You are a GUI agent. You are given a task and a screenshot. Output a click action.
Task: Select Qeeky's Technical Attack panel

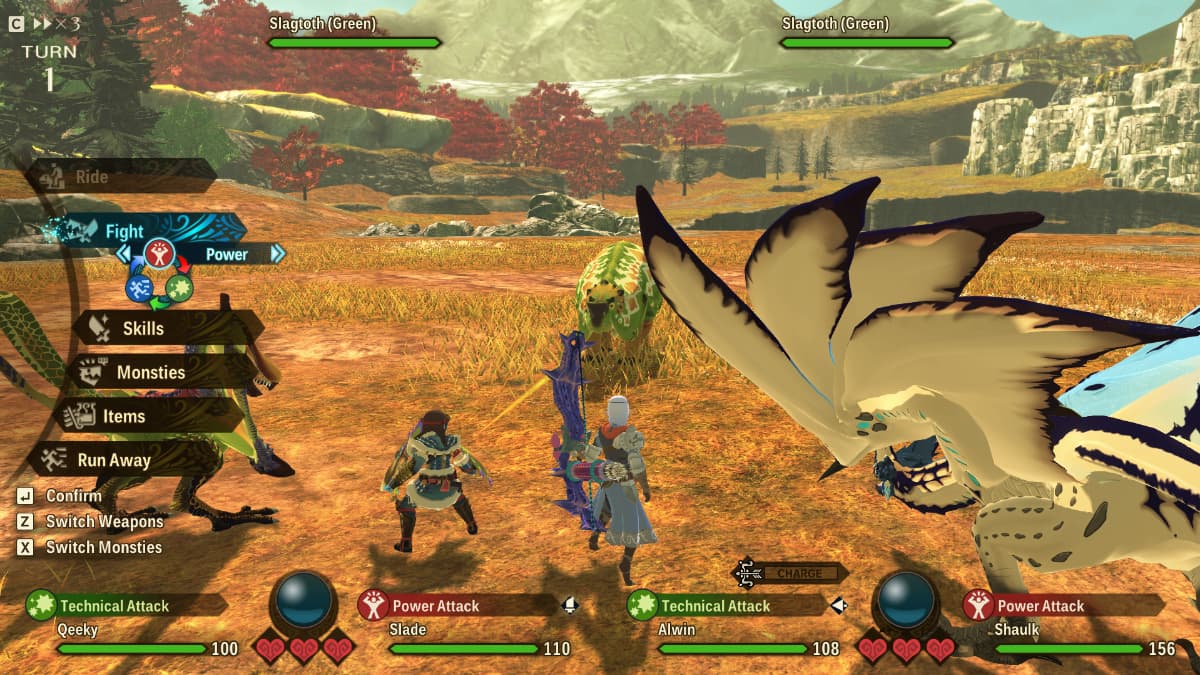[126, 605]
